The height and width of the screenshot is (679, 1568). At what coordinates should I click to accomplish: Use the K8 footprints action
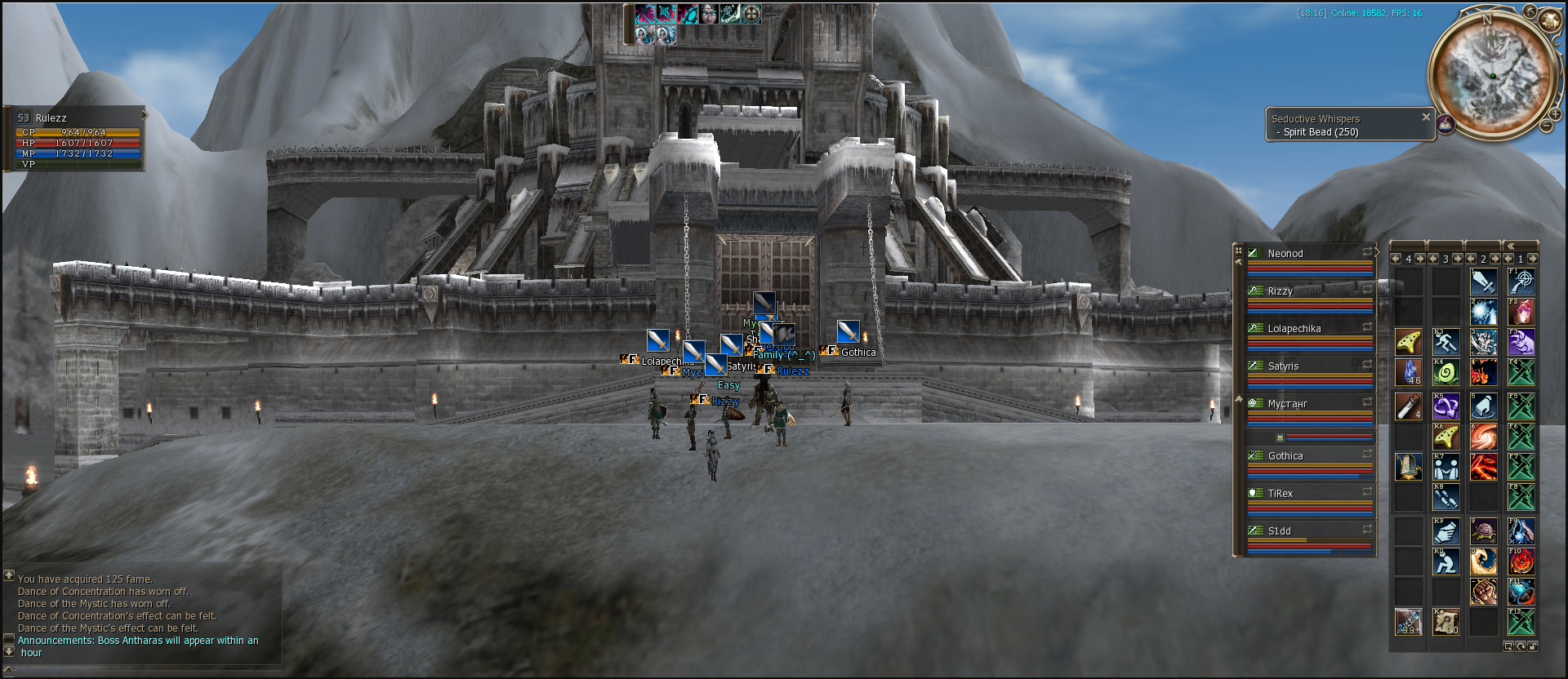[1445, 498]
